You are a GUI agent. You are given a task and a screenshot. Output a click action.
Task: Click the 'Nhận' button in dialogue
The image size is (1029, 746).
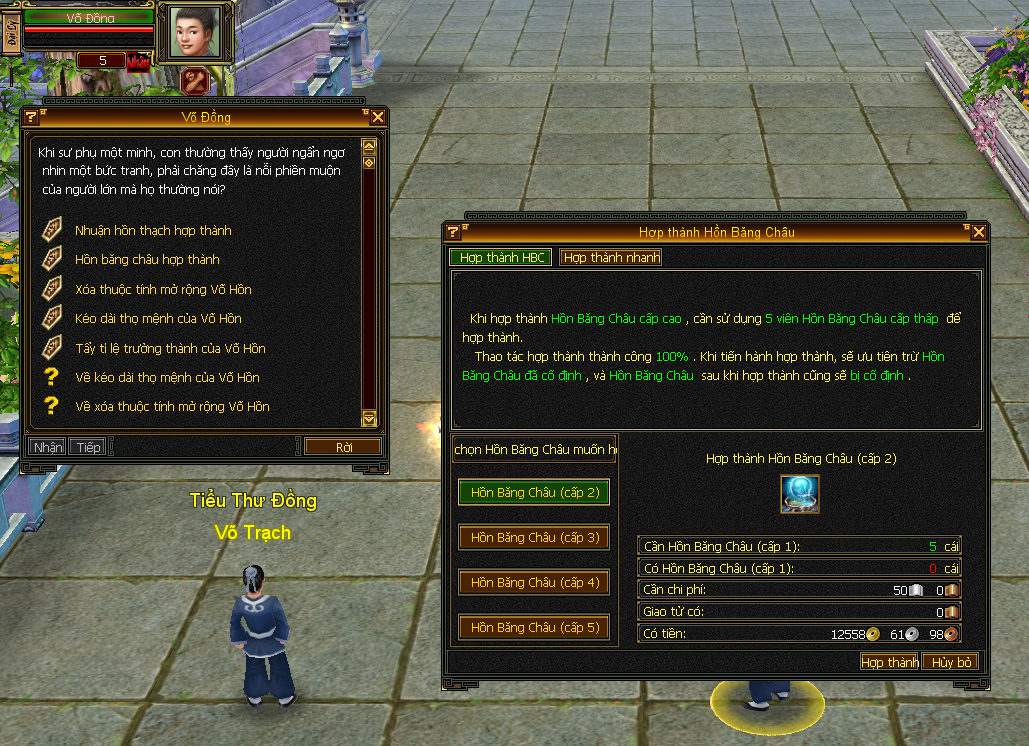coord(47,447)
